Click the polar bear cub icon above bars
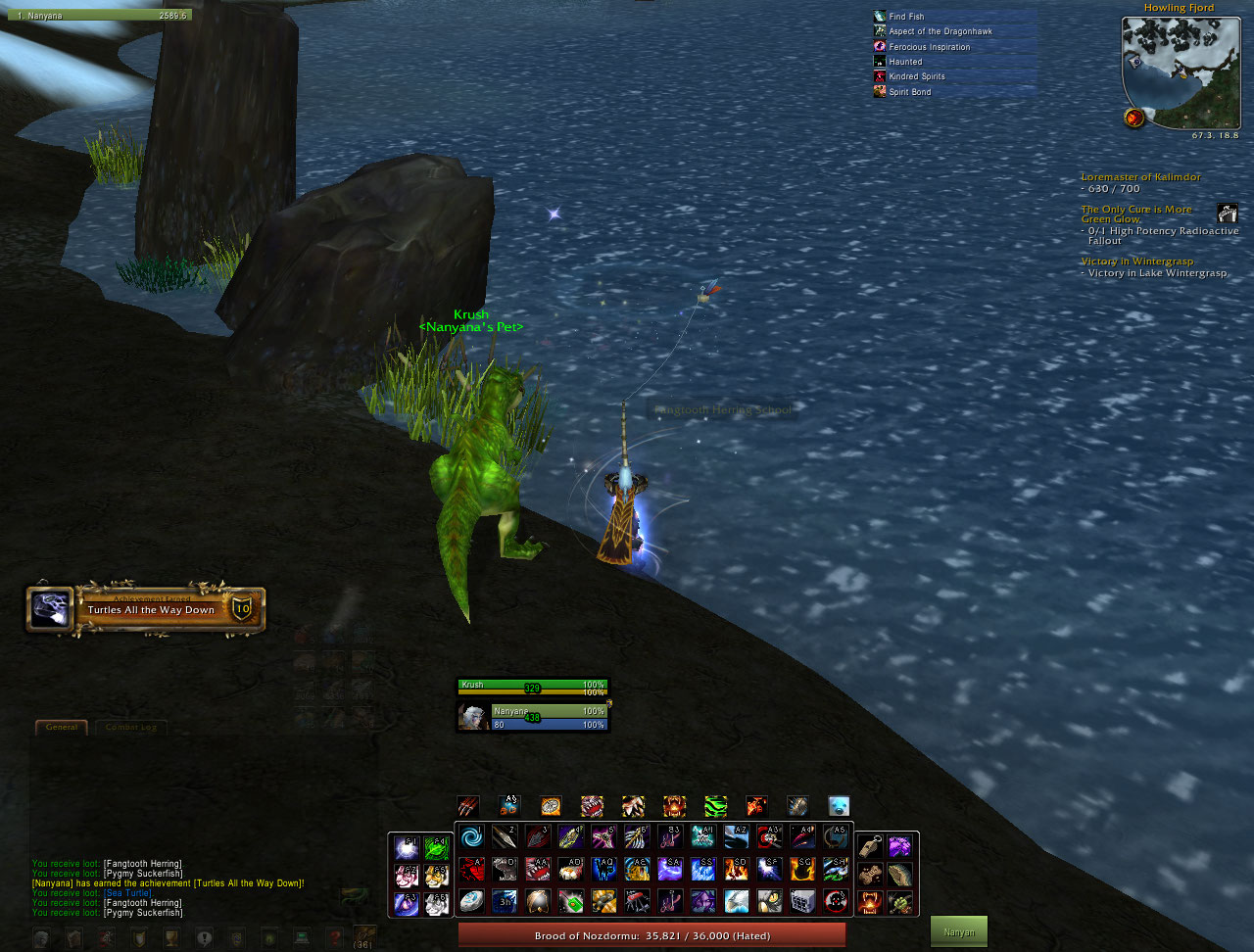Screen dimensions: 1254x952 point(839,806)
